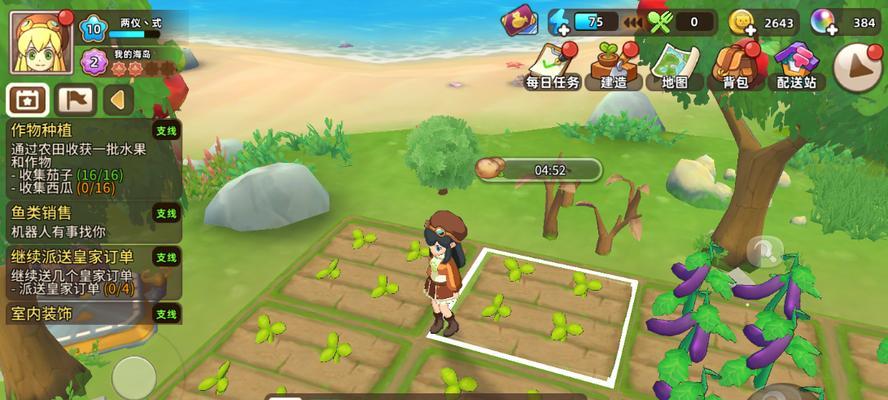
Task: Open the 地图 map
Action: (675, 65)
